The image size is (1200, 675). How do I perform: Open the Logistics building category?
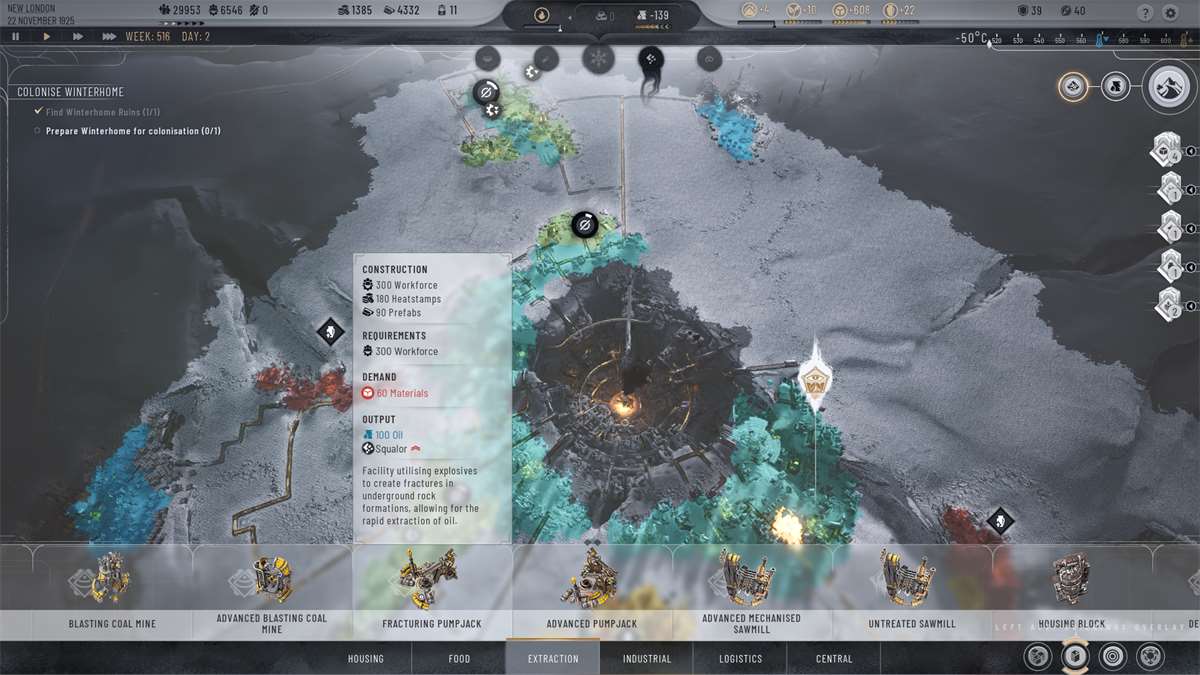tap(740, 659)
